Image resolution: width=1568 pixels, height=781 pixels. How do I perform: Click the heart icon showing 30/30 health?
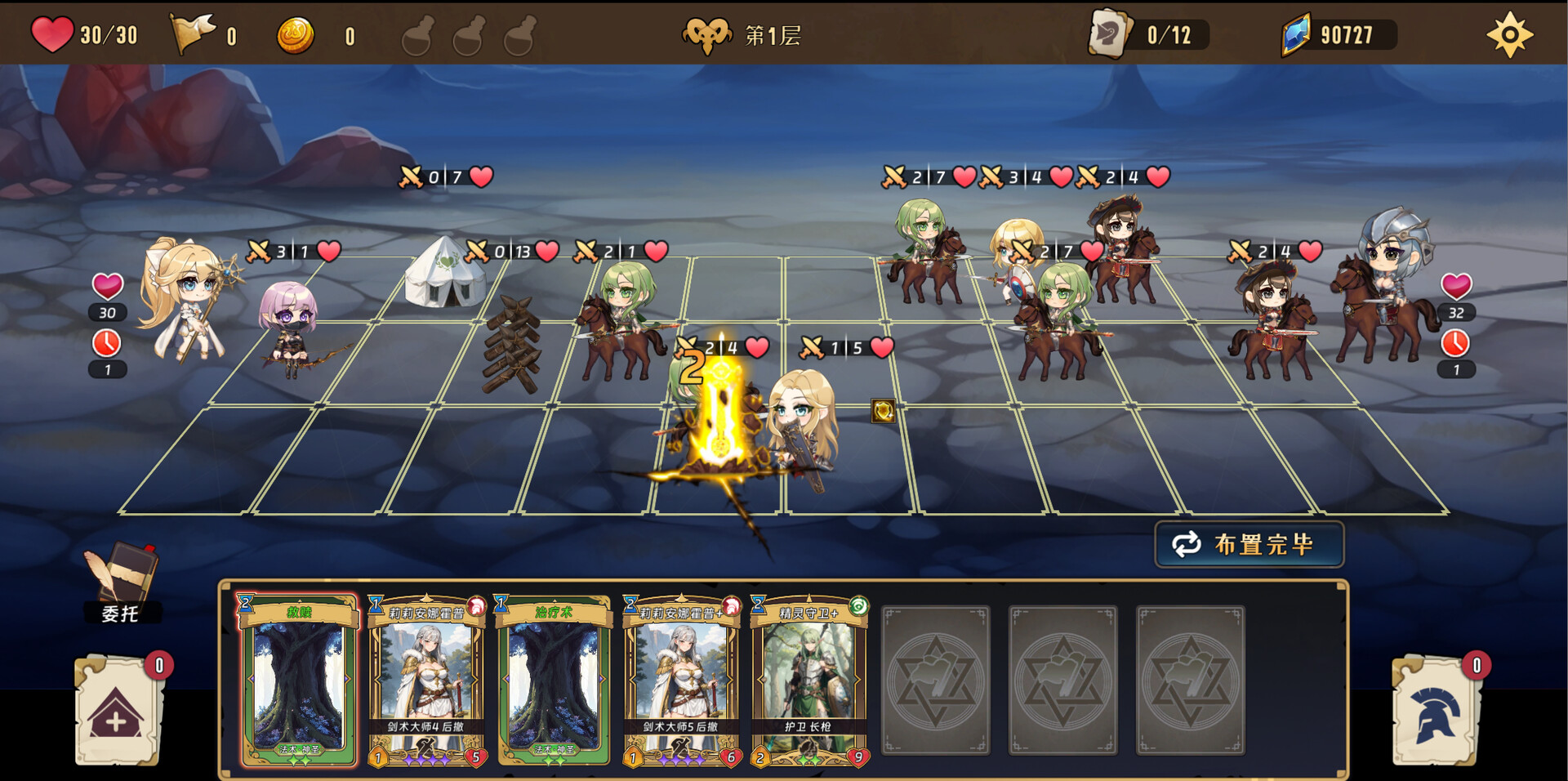(53, 33)
